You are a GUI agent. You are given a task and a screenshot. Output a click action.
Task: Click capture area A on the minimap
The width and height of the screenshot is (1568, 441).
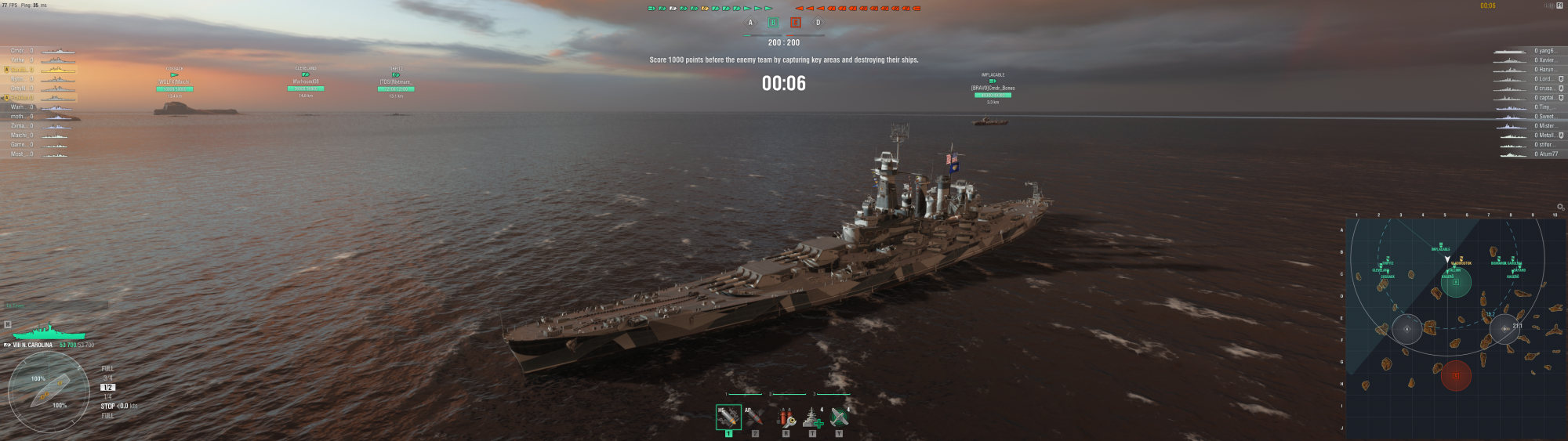coord(1406,329)
